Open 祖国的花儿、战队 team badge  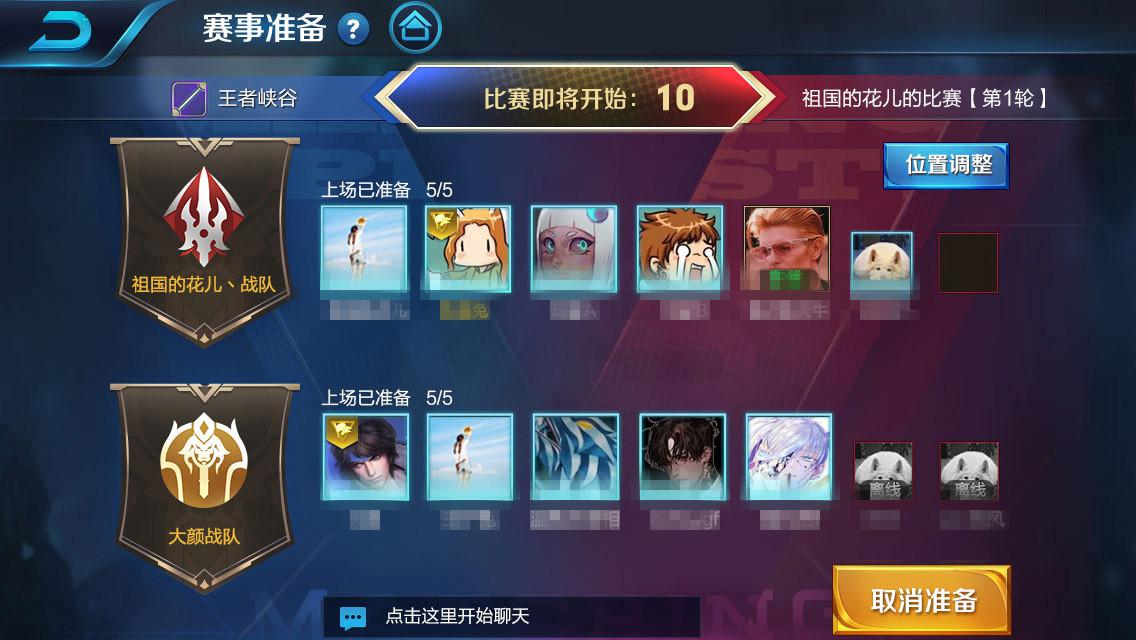(204, 239)
